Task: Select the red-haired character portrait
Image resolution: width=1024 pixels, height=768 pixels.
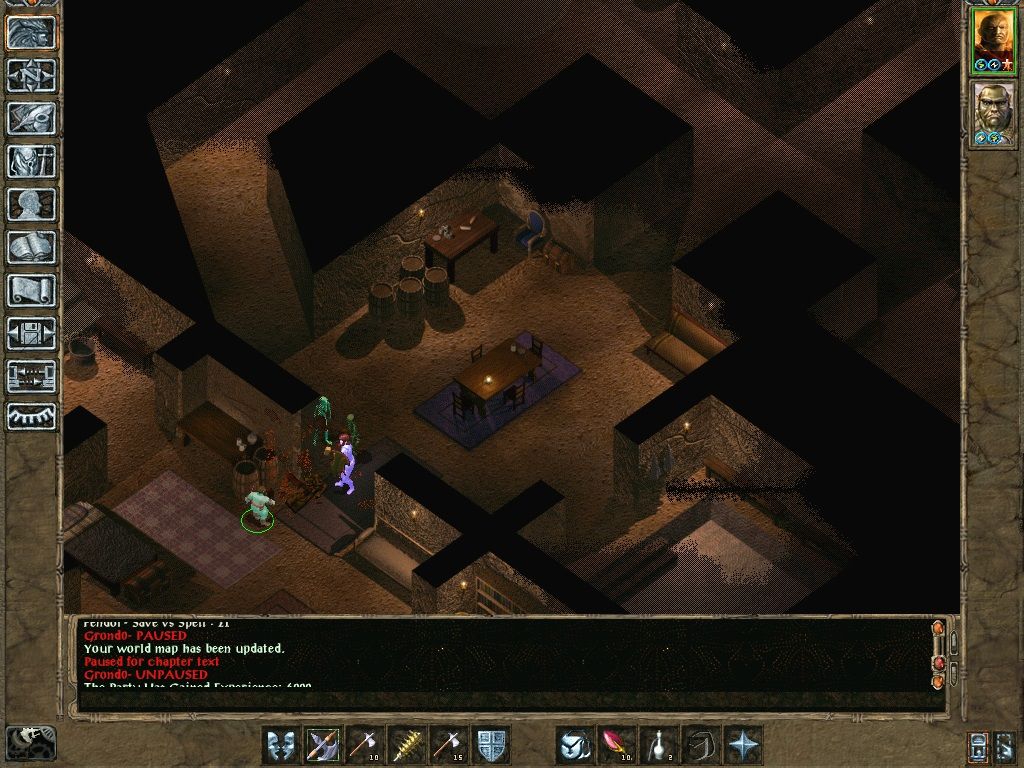Action: (993, 41)
